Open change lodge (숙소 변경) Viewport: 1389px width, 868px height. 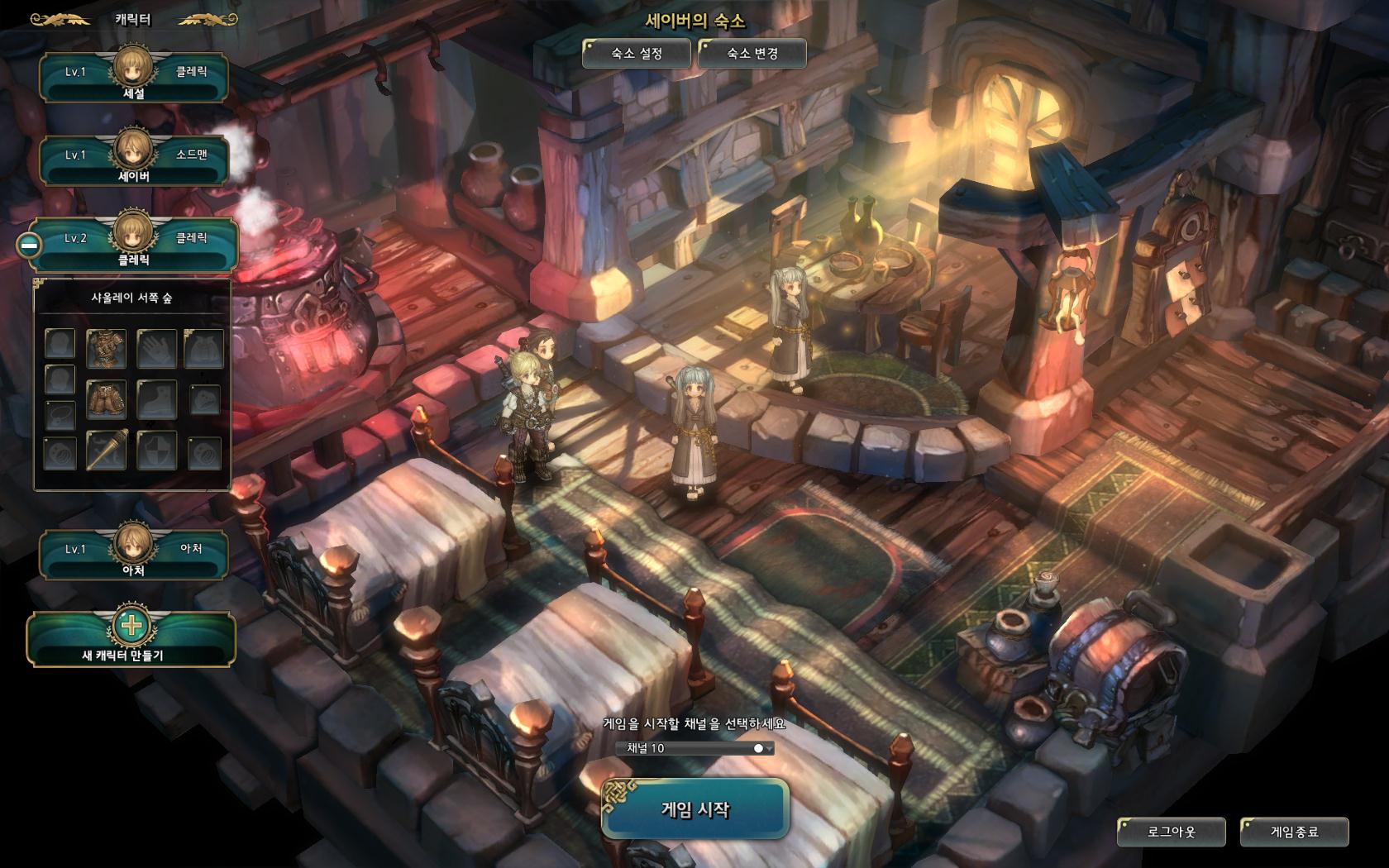tap(752, 54)
